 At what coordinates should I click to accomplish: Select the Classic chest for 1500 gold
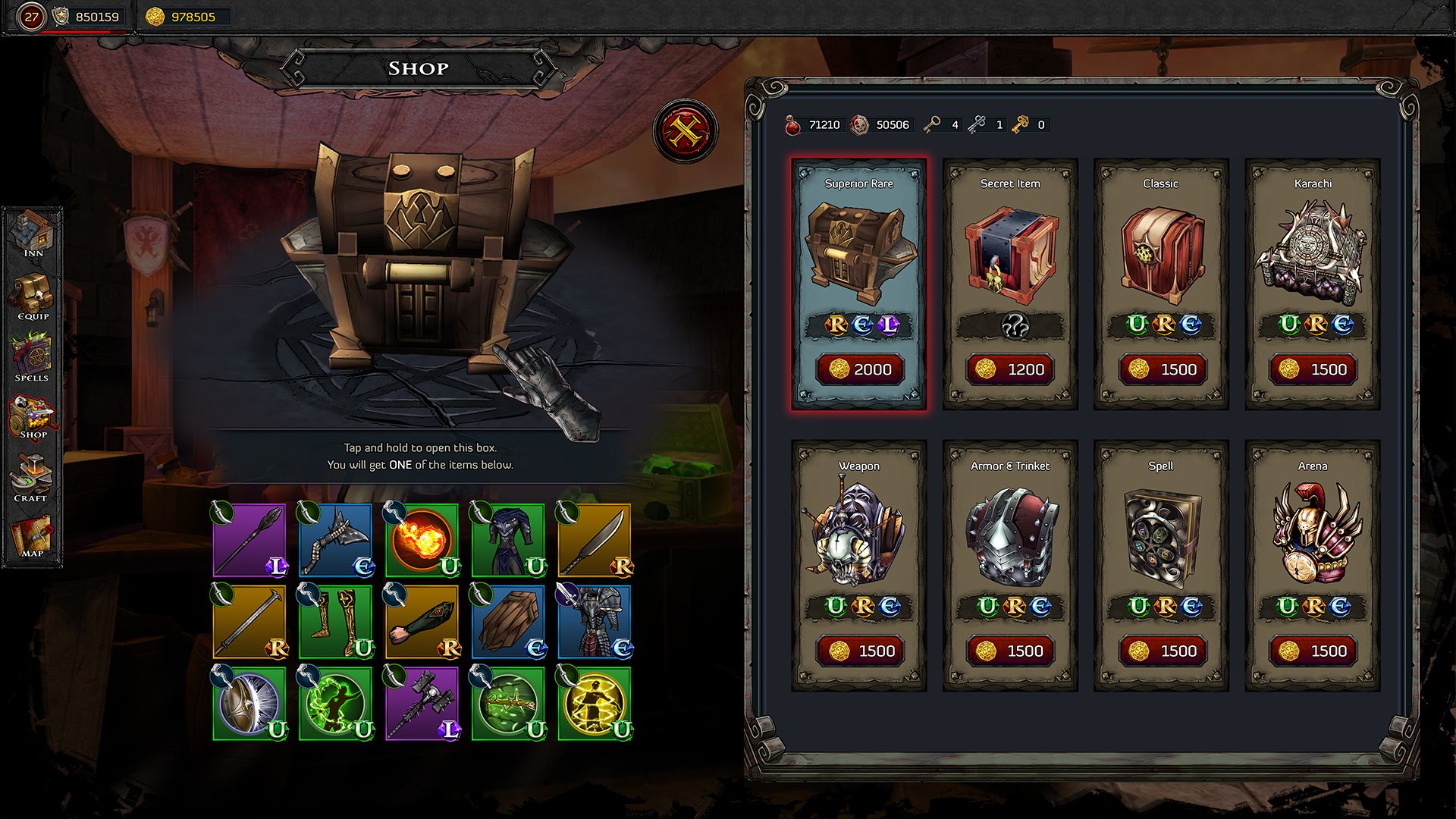tap(1160, 284)
